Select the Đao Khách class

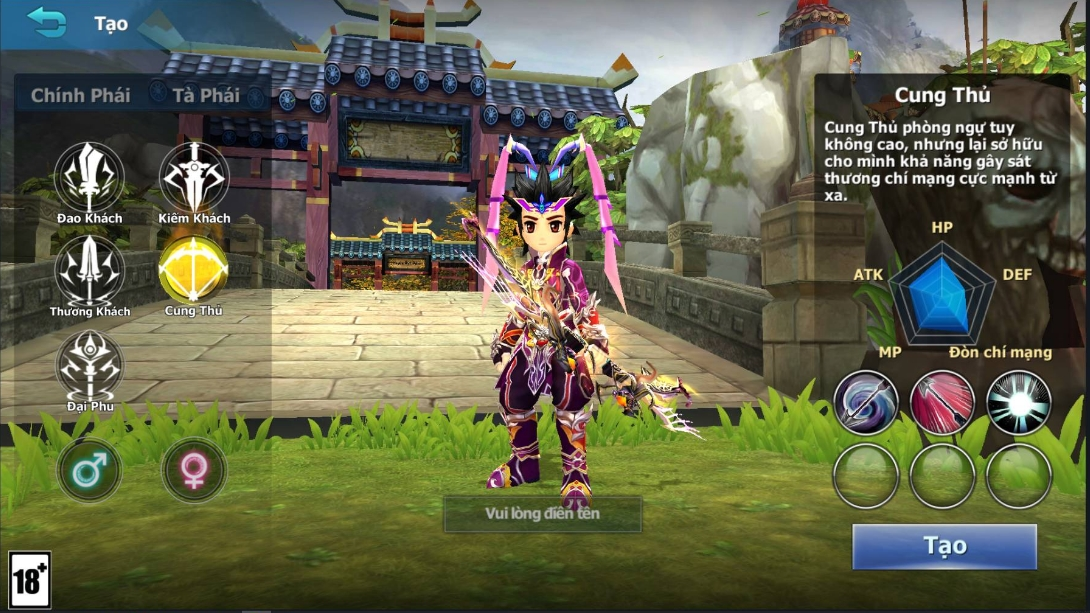[90, 177]
